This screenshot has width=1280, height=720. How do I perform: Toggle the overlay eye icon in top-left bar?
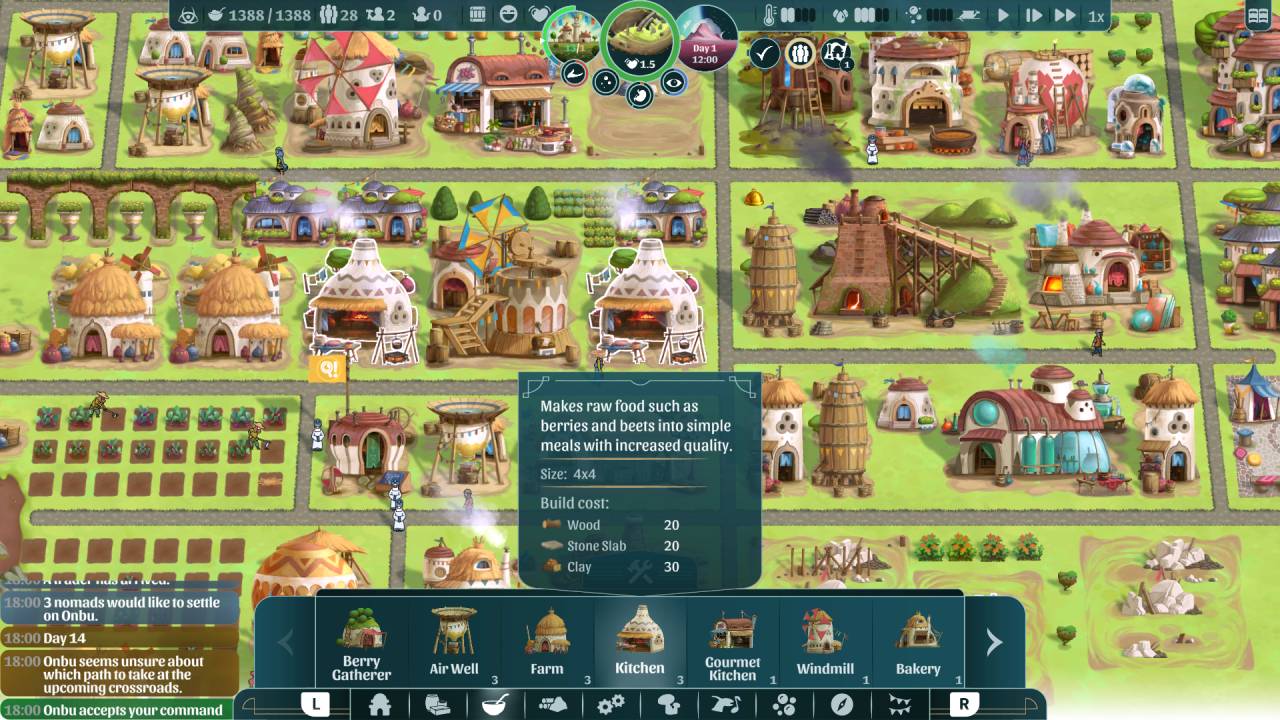click(x=190, y=16)
